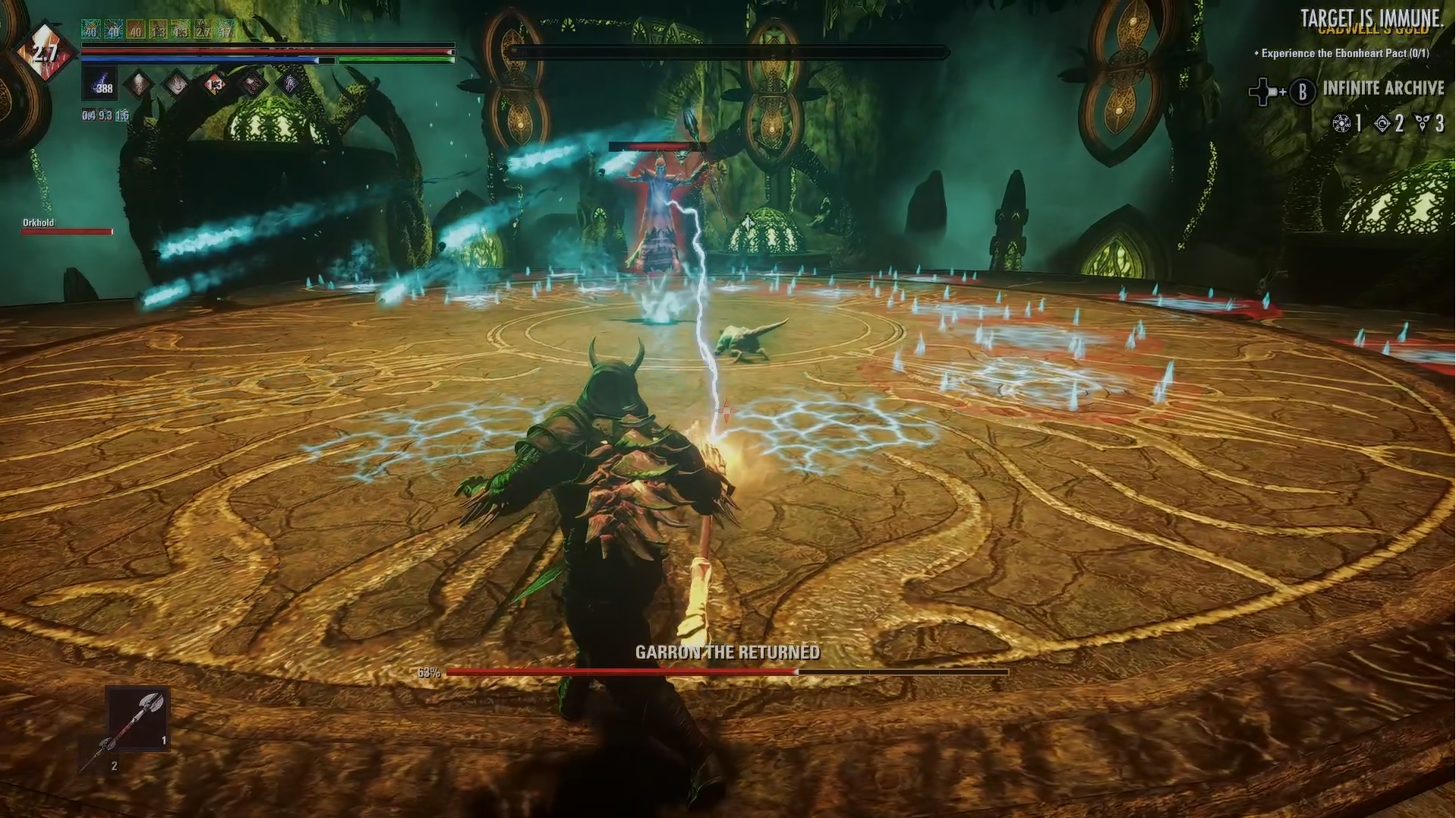Select the Garron the Returned boss name
This screenshot has height=818, width=1456.
click(727, 652)
